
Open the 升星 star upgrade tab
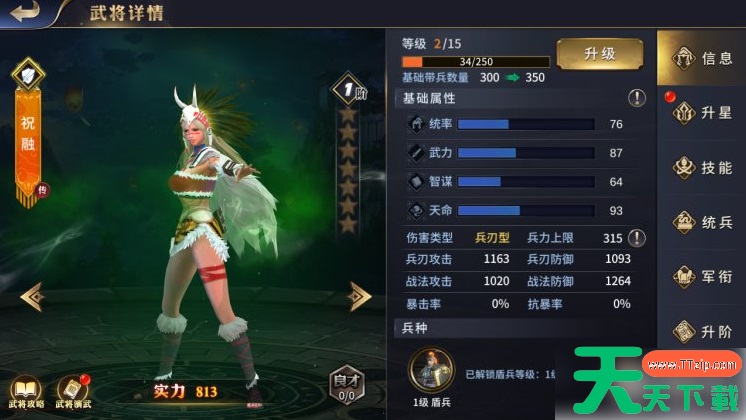[702, 112]
